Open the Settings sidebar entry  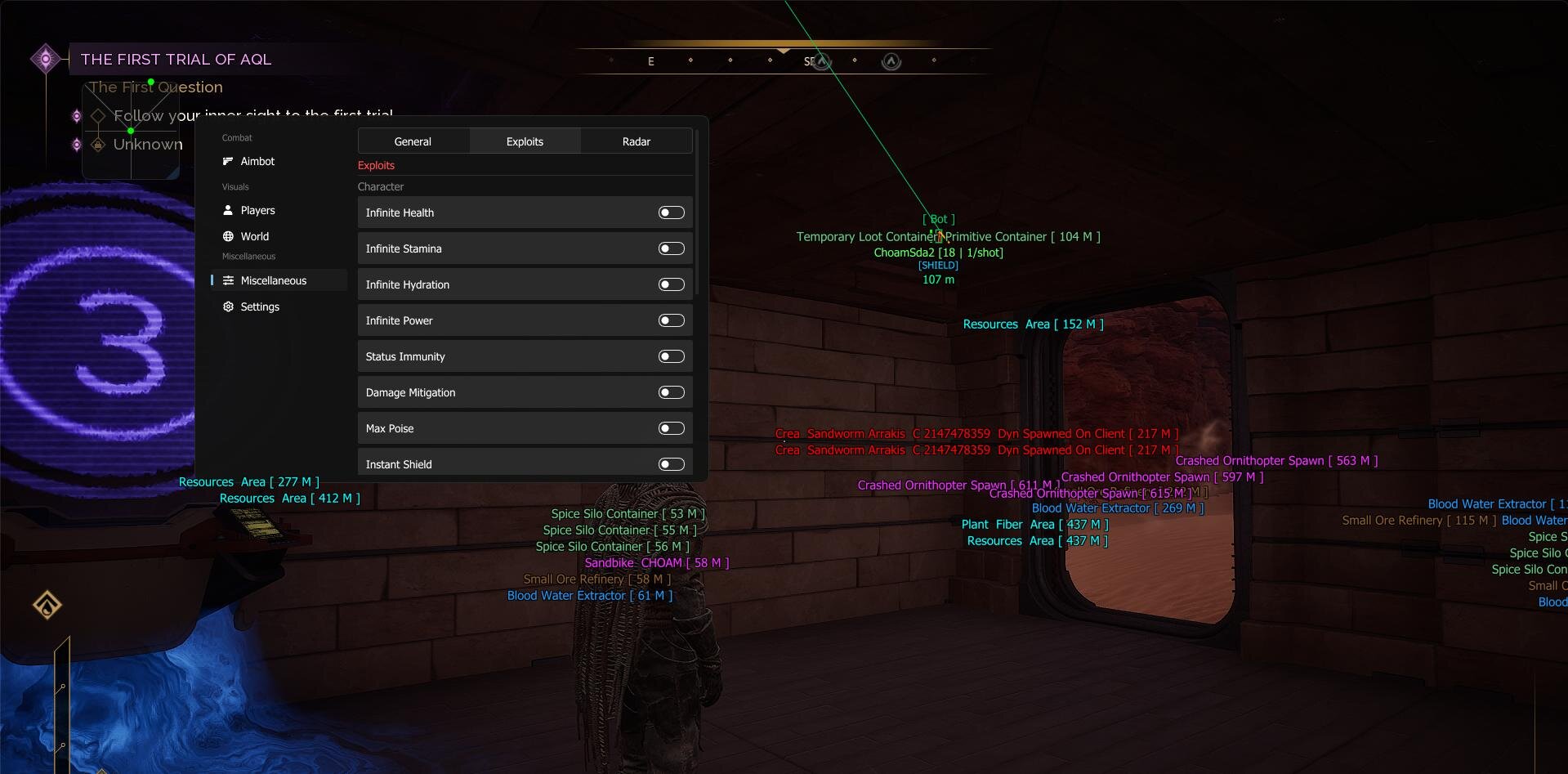click(x=260, y=306)
